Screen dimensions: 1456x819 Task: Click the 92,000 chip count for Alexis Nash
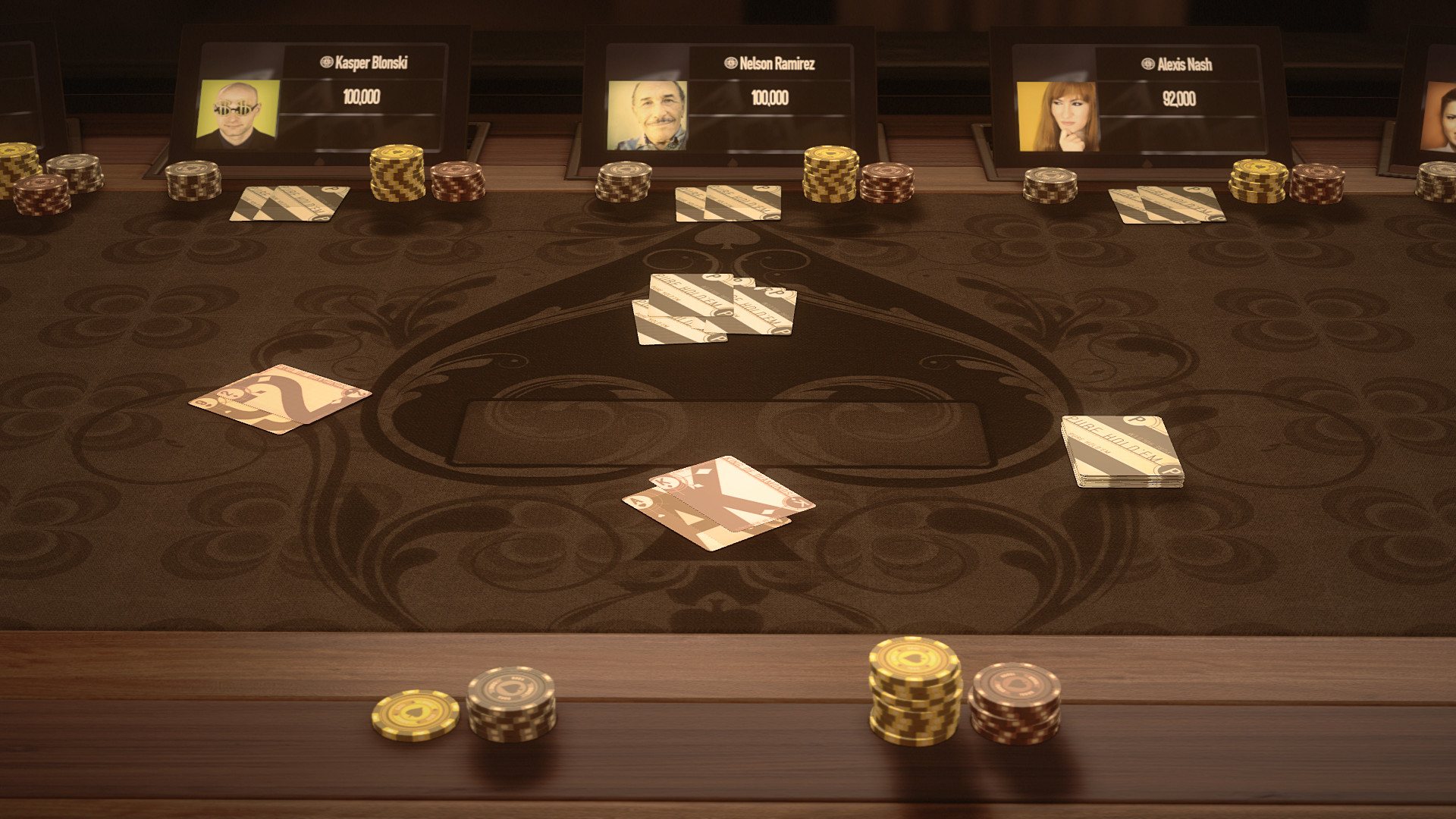click(1178, 97)
